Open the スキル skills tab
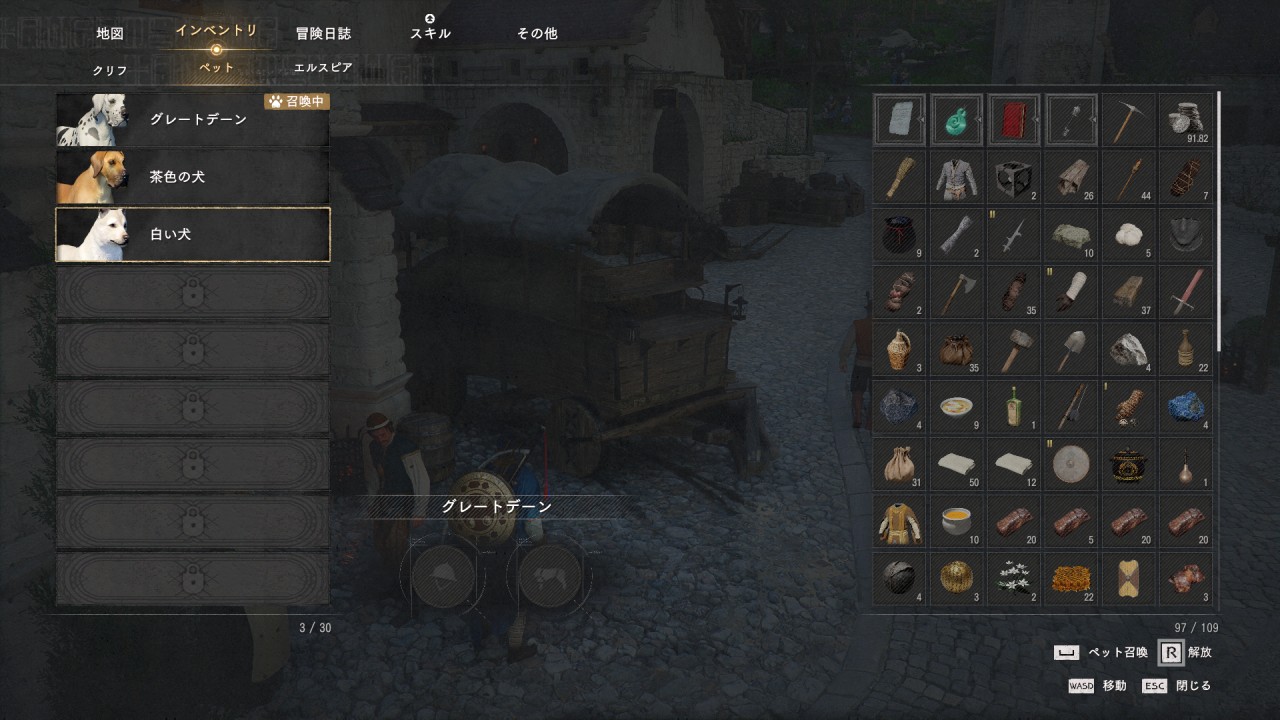1280x720 pixels. click(430, 33)
